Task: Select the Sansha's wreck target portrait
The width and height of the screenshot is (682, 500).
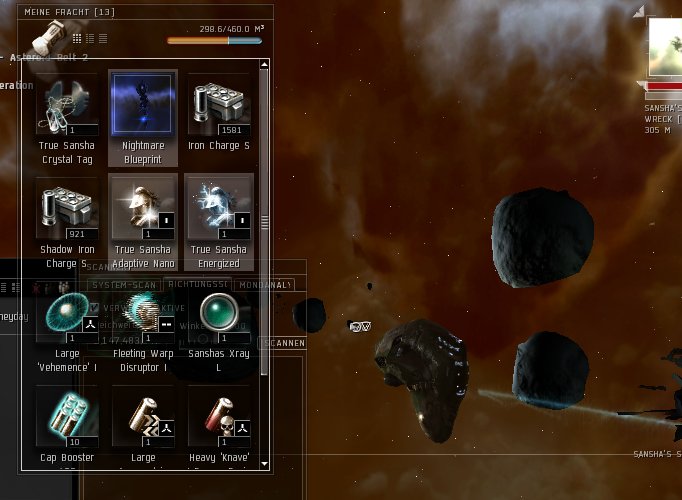Action: coord(664,48)
